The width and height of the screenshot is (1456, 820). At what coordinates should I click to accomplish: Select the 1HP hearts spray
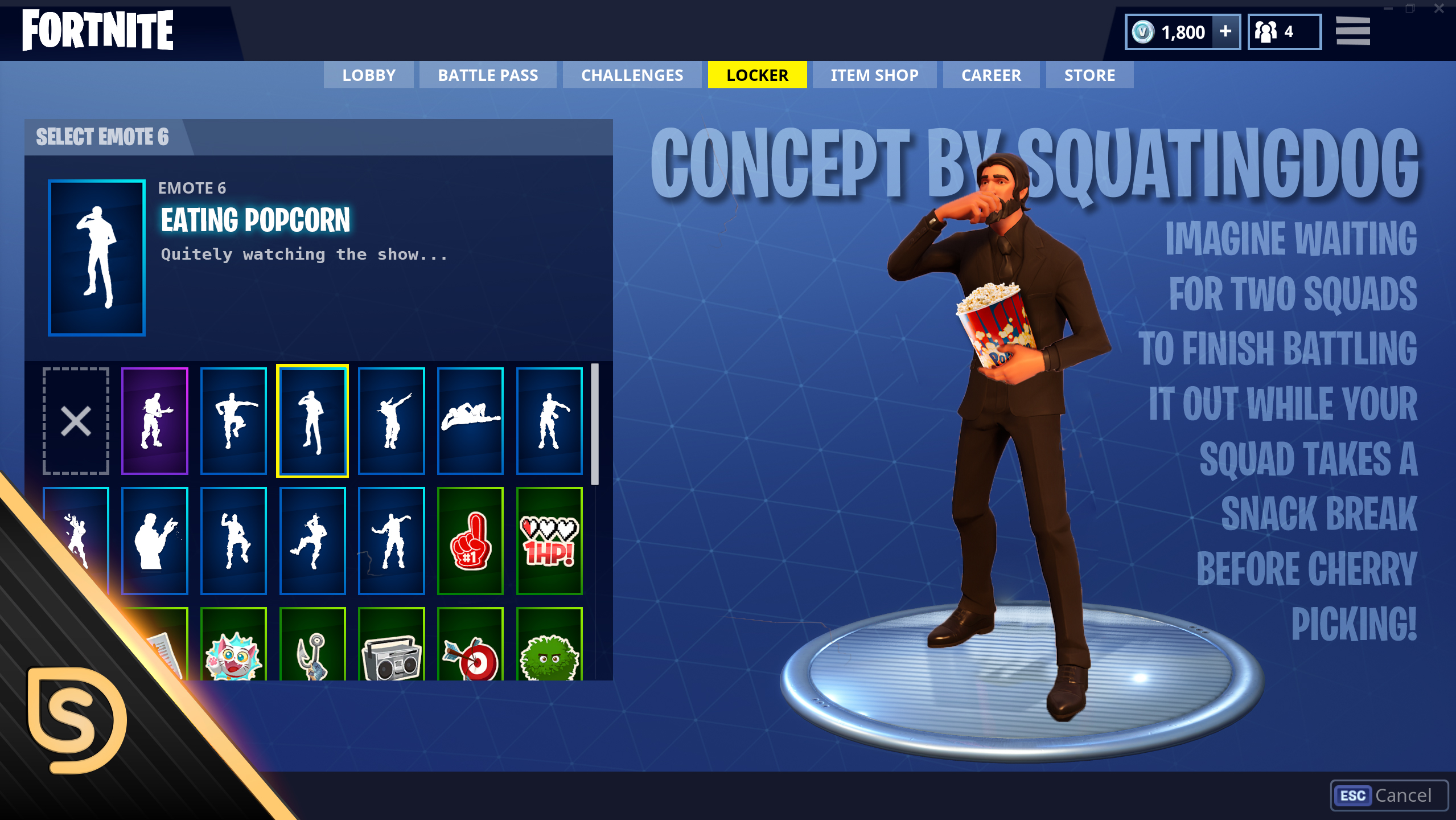(549, 541)
